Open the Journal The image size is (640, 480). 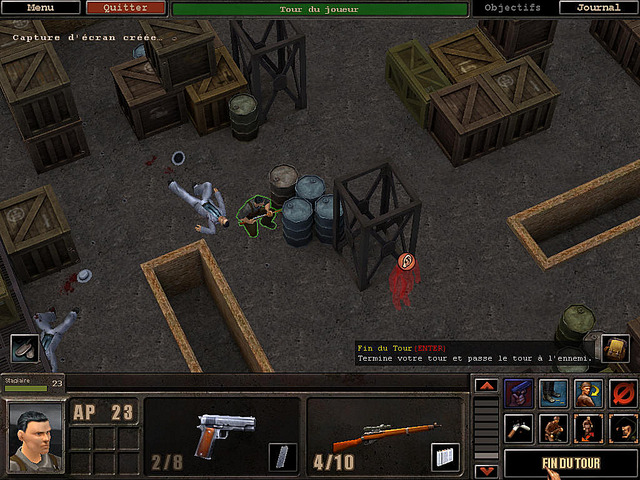point(598,8)
